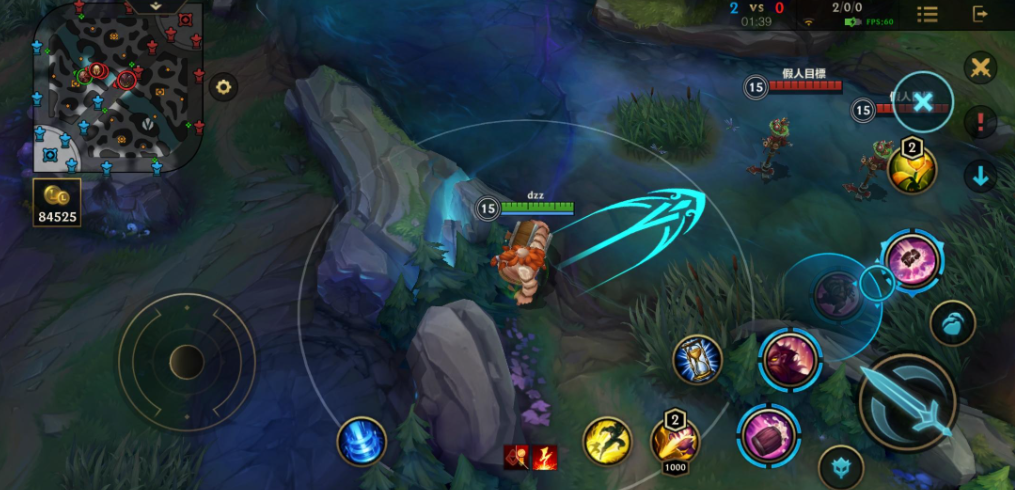
Task: Tap the target-minions button
Action: (952, 324)
